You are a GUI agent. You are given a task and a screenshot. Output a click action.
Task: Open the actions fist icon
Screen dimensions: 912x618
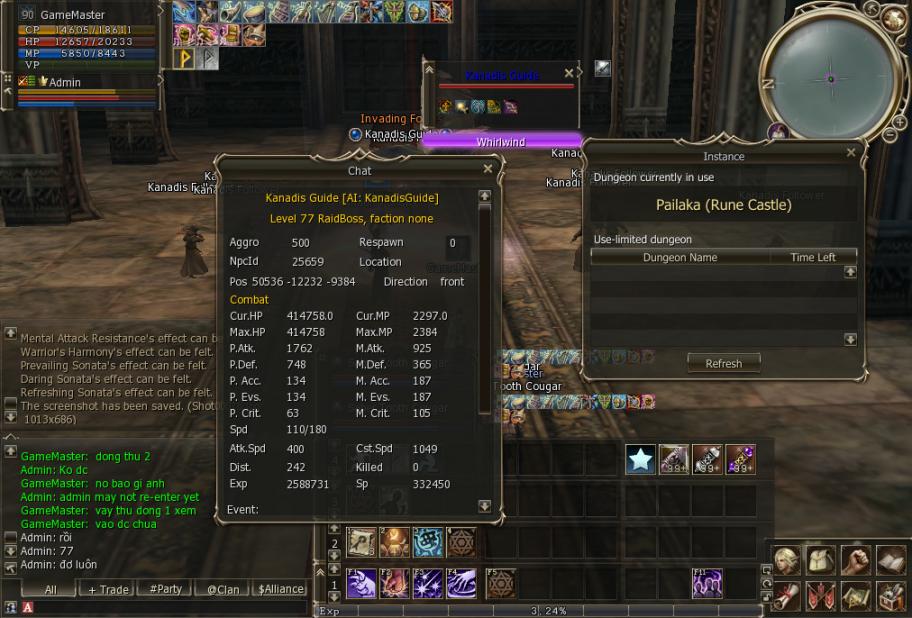[x=857, y=561]
